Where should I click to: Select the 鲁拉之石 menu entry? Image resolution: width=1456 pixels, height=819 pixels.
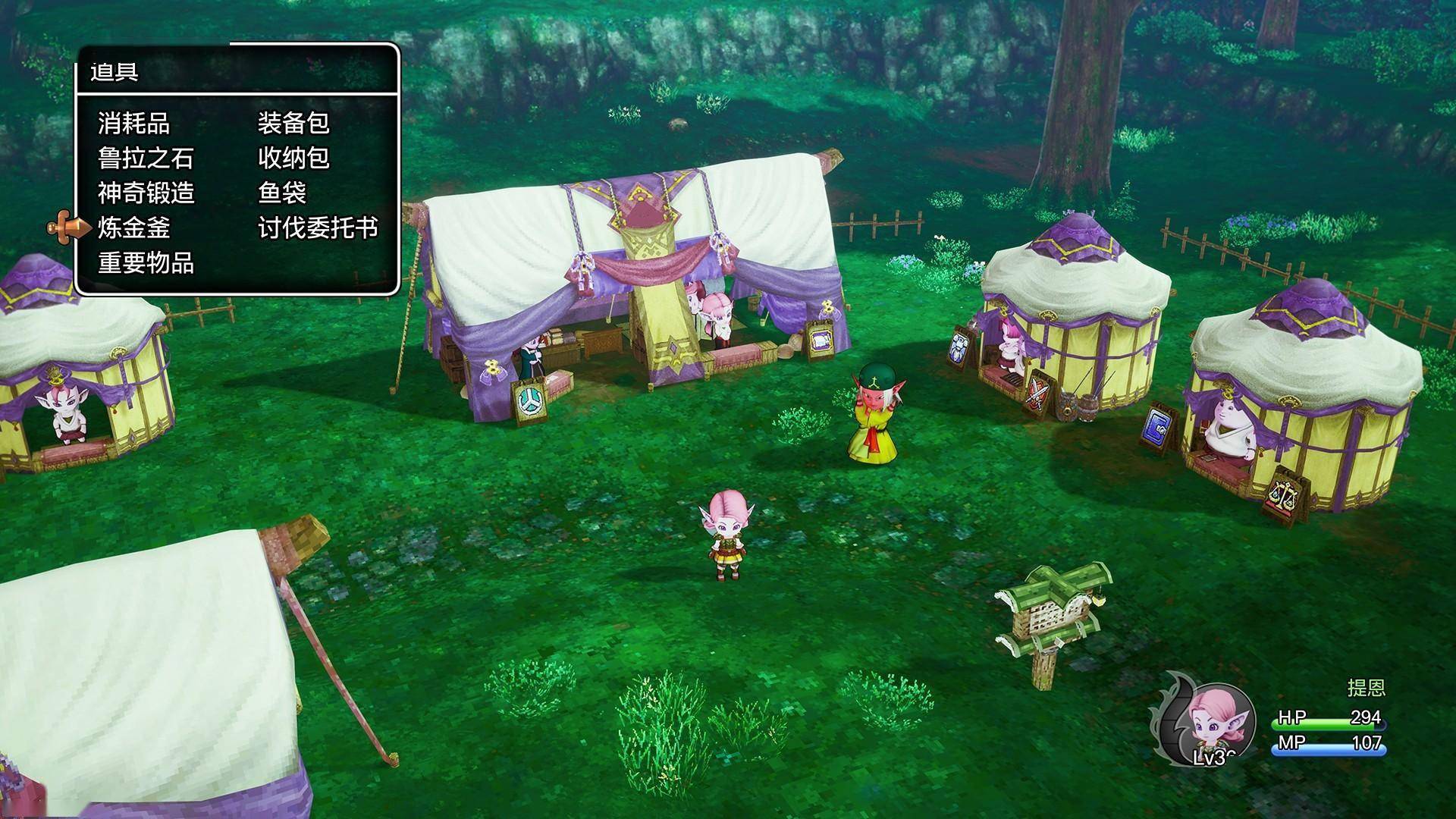(146, 158)
